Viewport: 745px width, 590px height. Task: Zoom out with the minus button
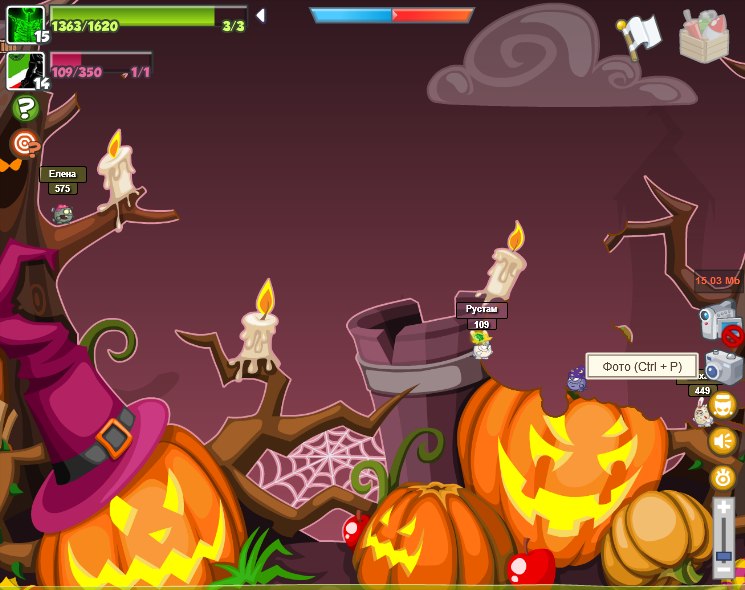(x=723, y=571)
